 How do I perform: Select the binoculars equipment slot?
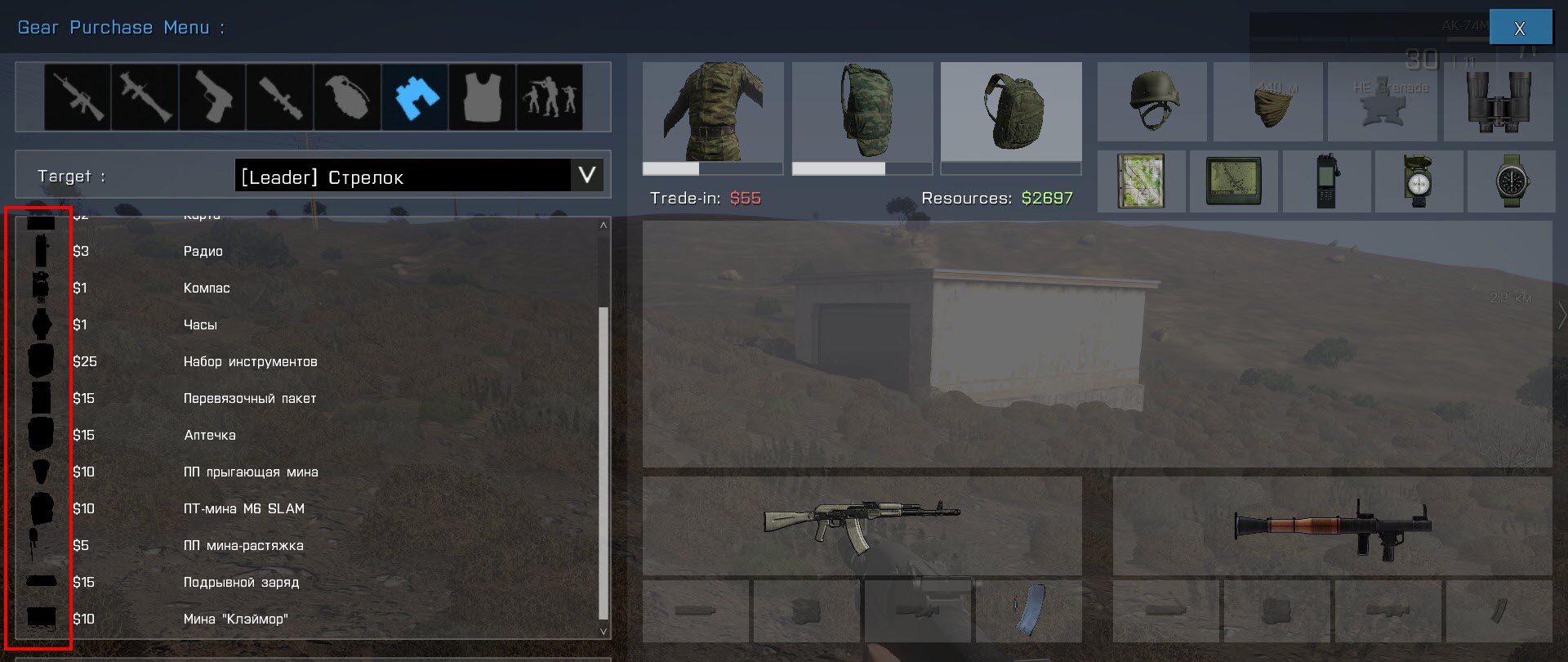click(x=1498, y=101)
